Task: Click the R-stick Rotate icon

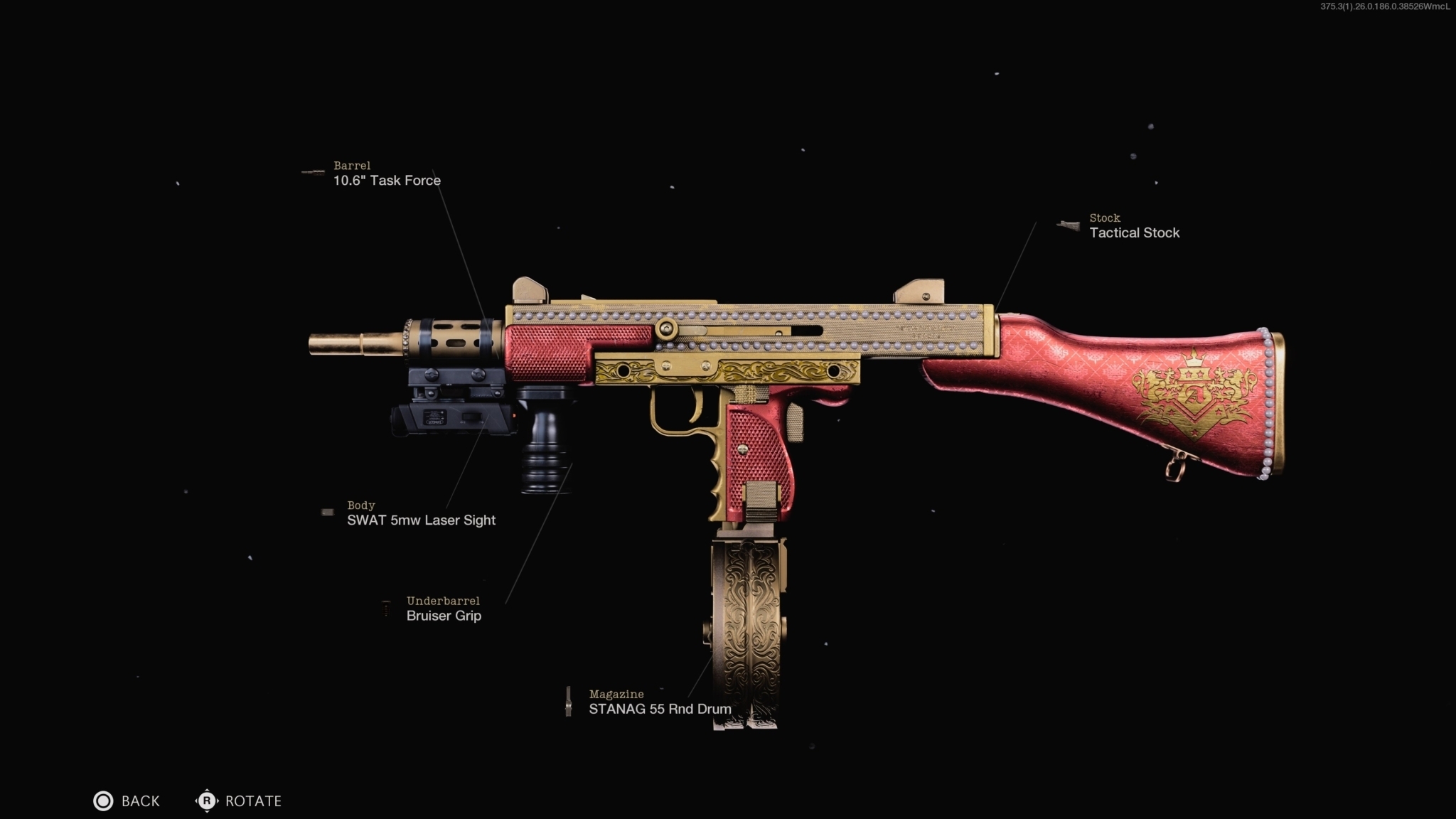Action: pos(206,801)
